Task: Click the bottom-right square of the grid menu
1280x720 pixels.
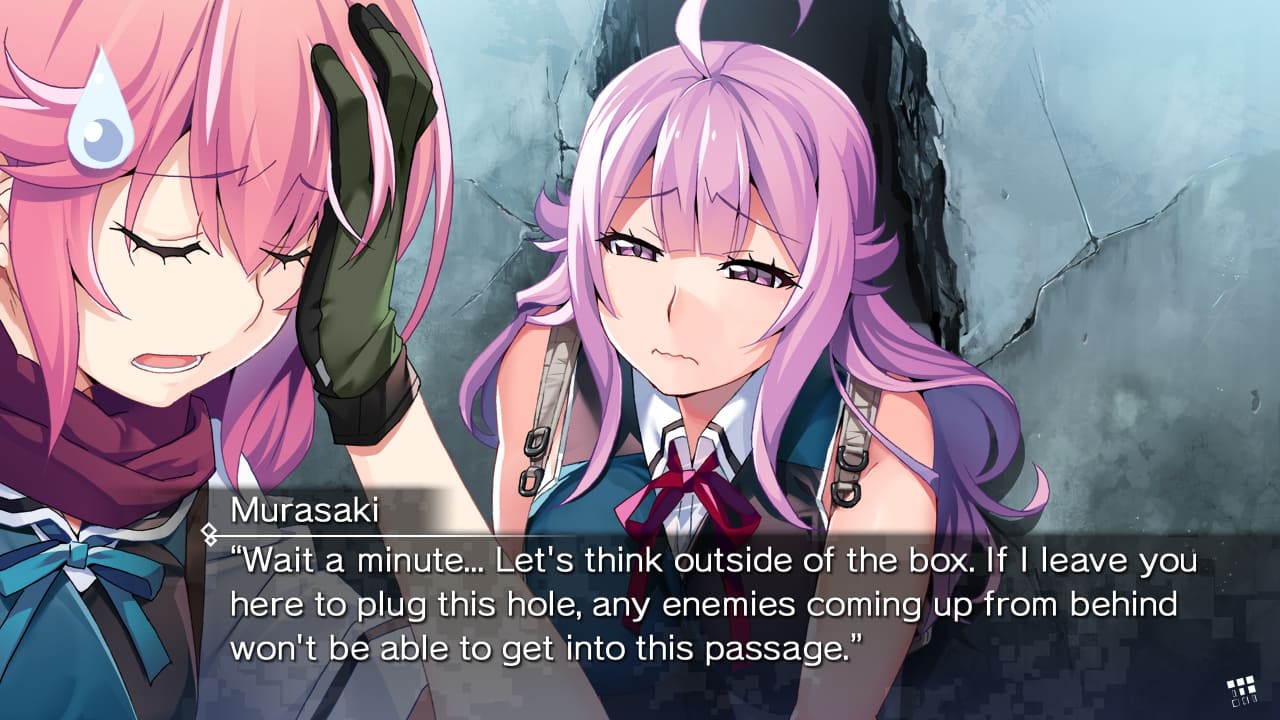Action: point(1254,700)
